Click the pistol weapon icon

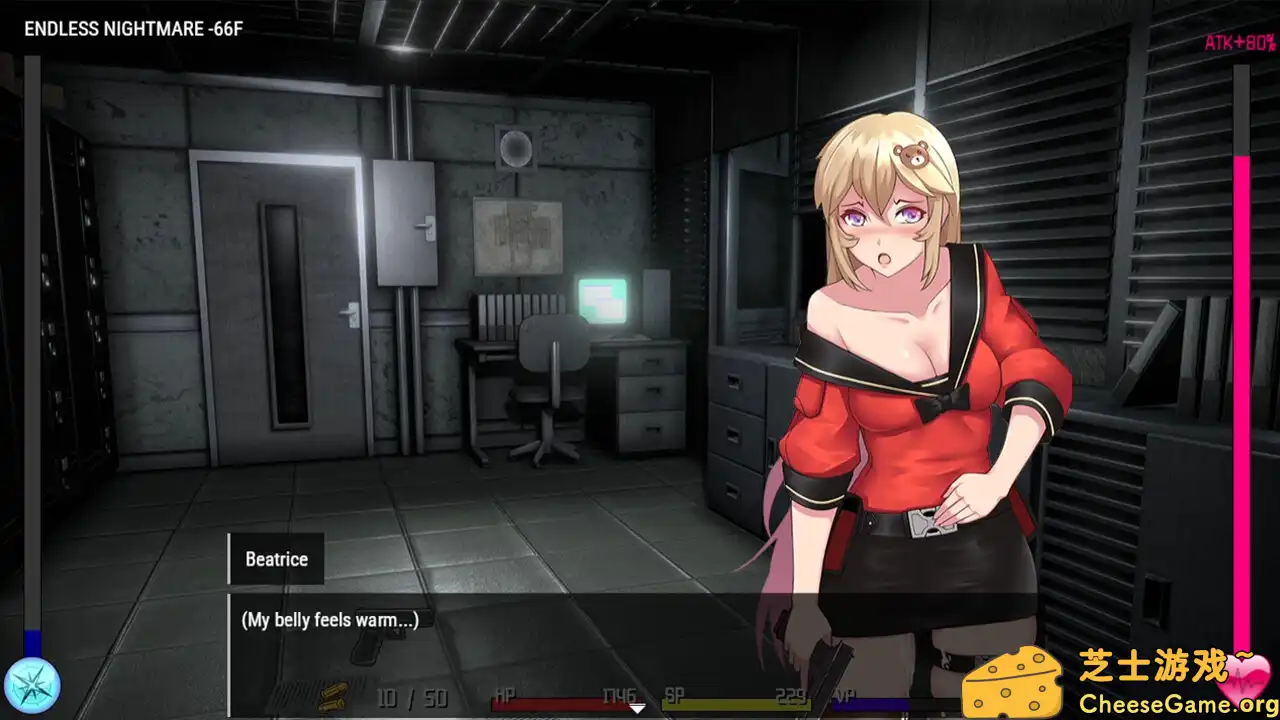click(x=376, y=648)
